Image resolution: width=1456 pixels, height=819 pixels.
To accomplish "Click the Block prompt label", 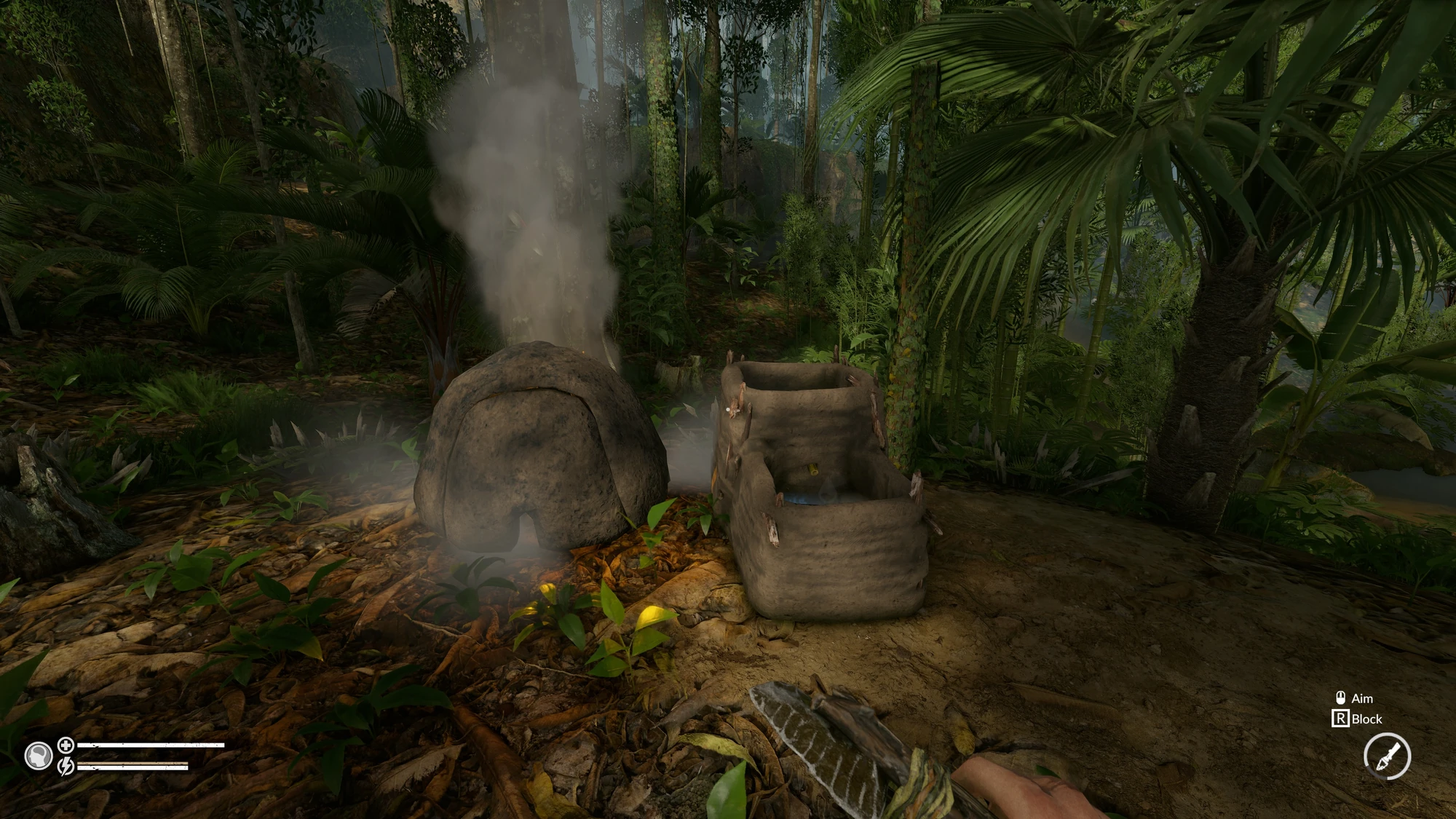I will point(1367,719).
